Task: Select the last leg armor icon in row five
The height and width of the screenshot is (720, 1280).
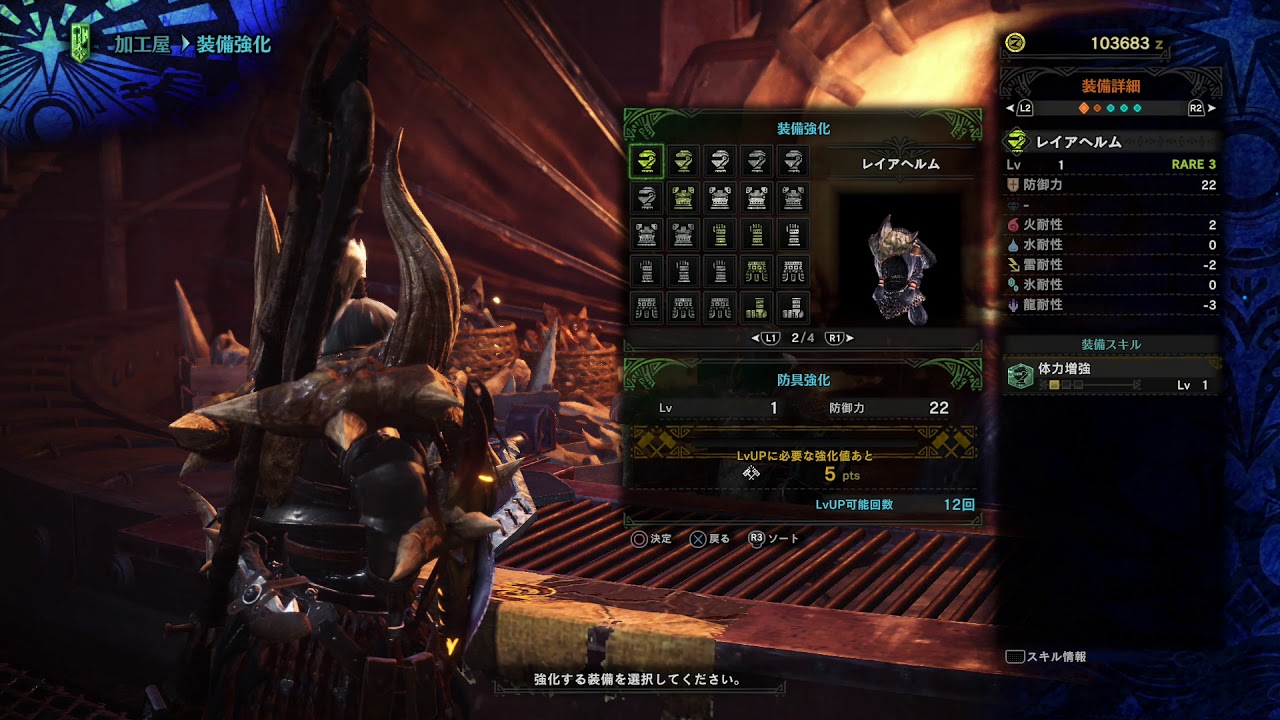Action: [794, 308]
